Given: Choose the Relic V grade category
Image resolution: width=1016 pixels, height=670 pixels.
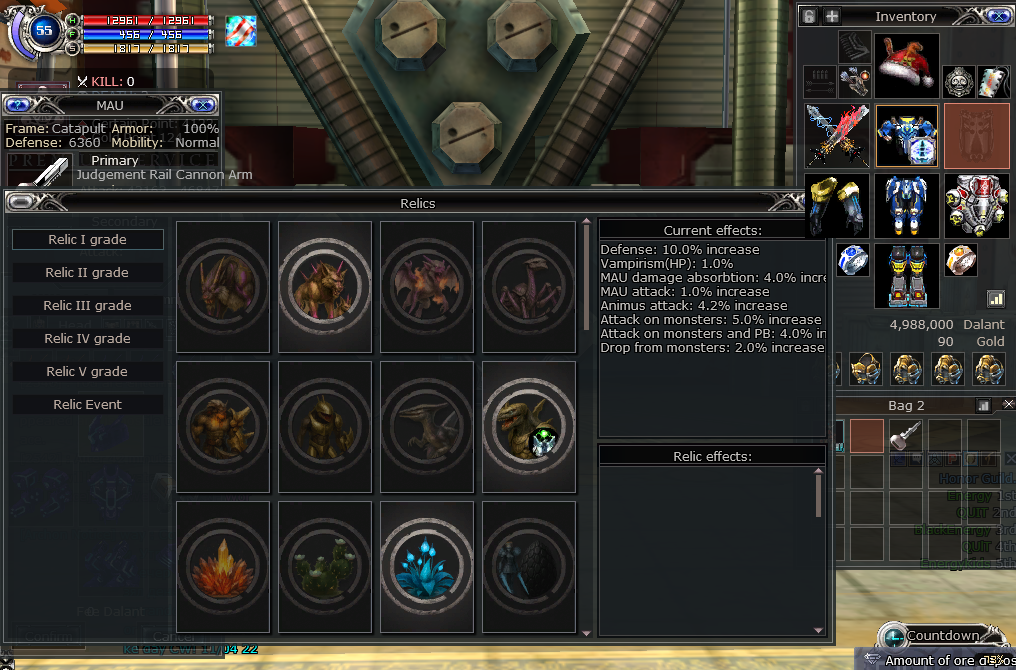Looking at the screenshot, I should tap(88, 372).
